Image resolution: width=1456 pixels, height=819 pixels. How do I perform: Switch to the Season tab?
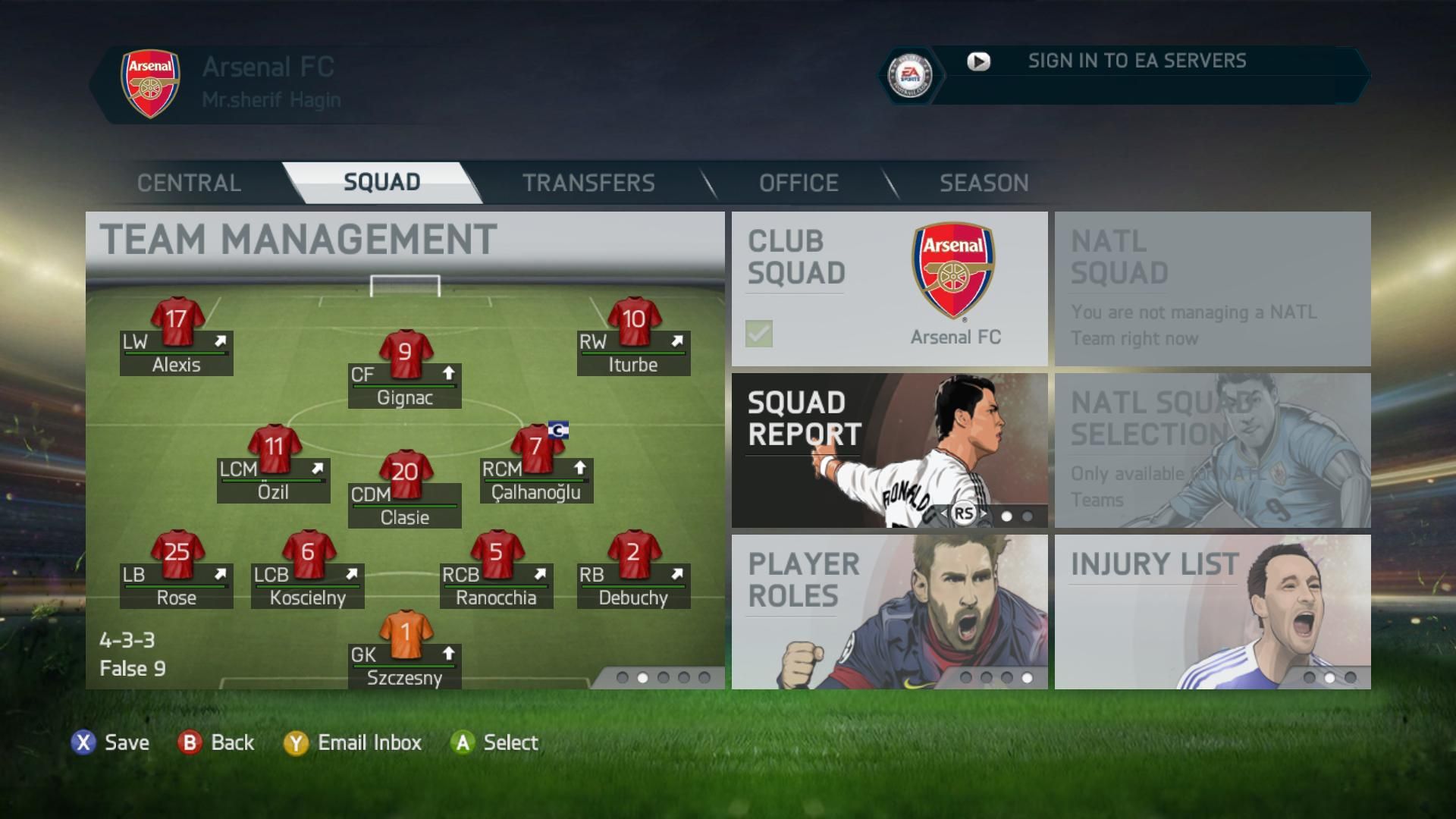pos(984,183)
